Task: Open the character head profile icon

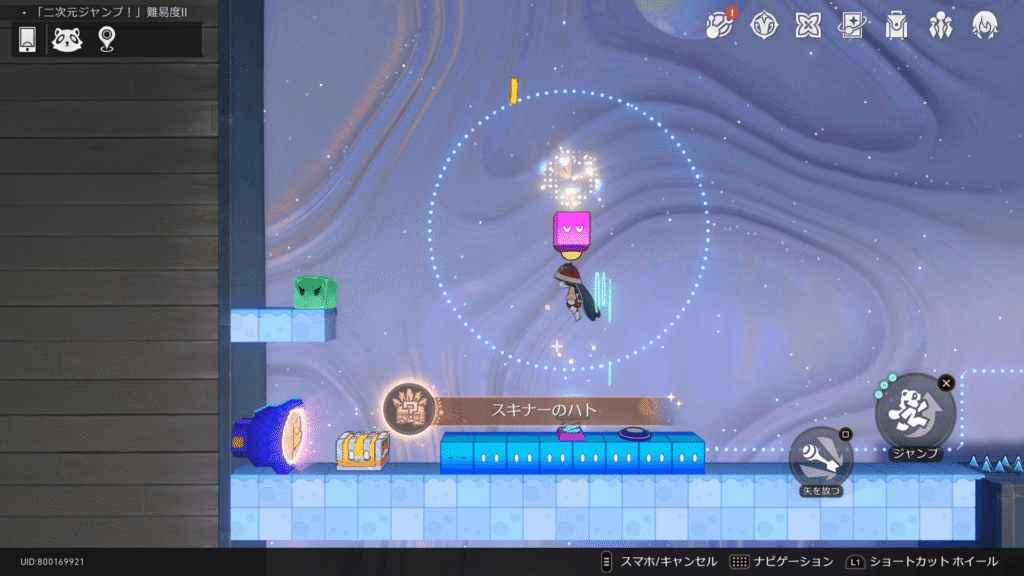Action: tap(984, 25)
